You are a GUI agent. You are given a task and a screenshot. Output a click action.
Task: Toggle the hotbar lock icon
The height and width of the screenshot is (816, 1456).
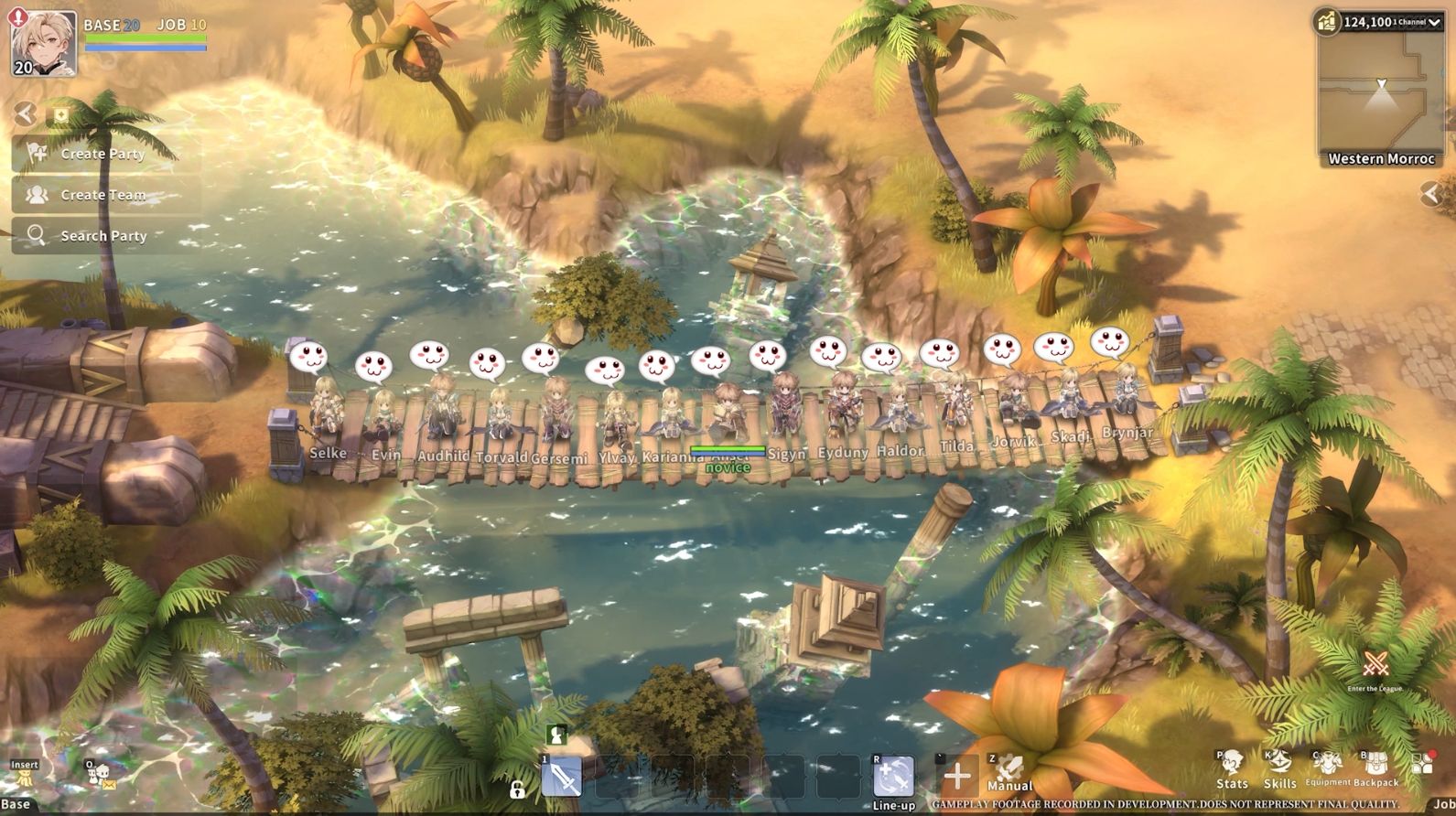point(519,788)
